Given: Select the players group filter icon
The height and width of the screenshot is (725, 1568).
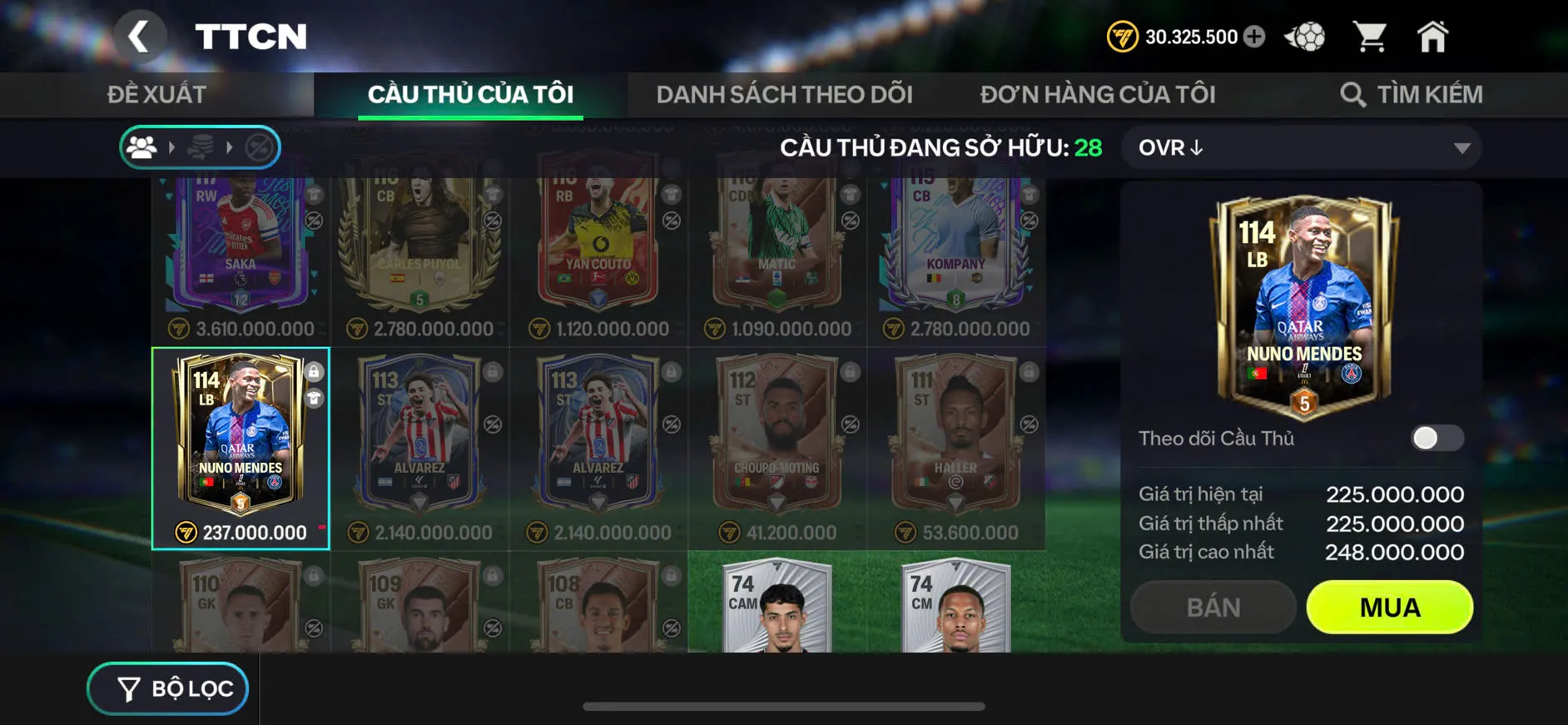Looking at the screenshot, I should (x=141, y=147).
